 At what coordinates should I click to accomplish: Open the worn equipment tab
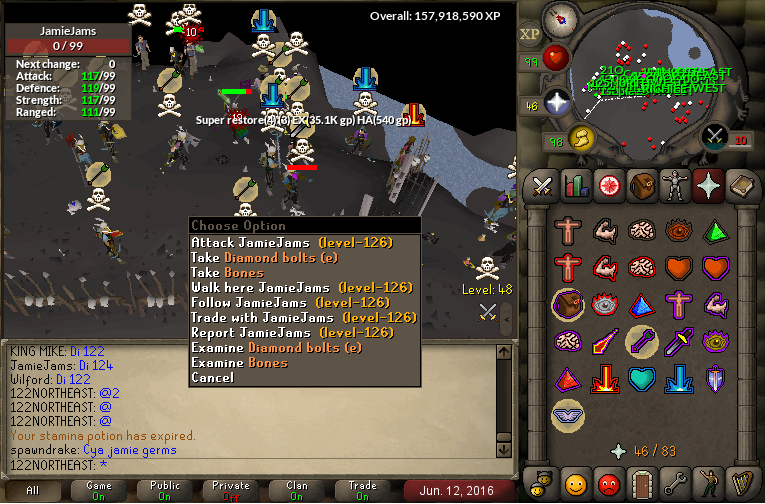click(673, 185)
